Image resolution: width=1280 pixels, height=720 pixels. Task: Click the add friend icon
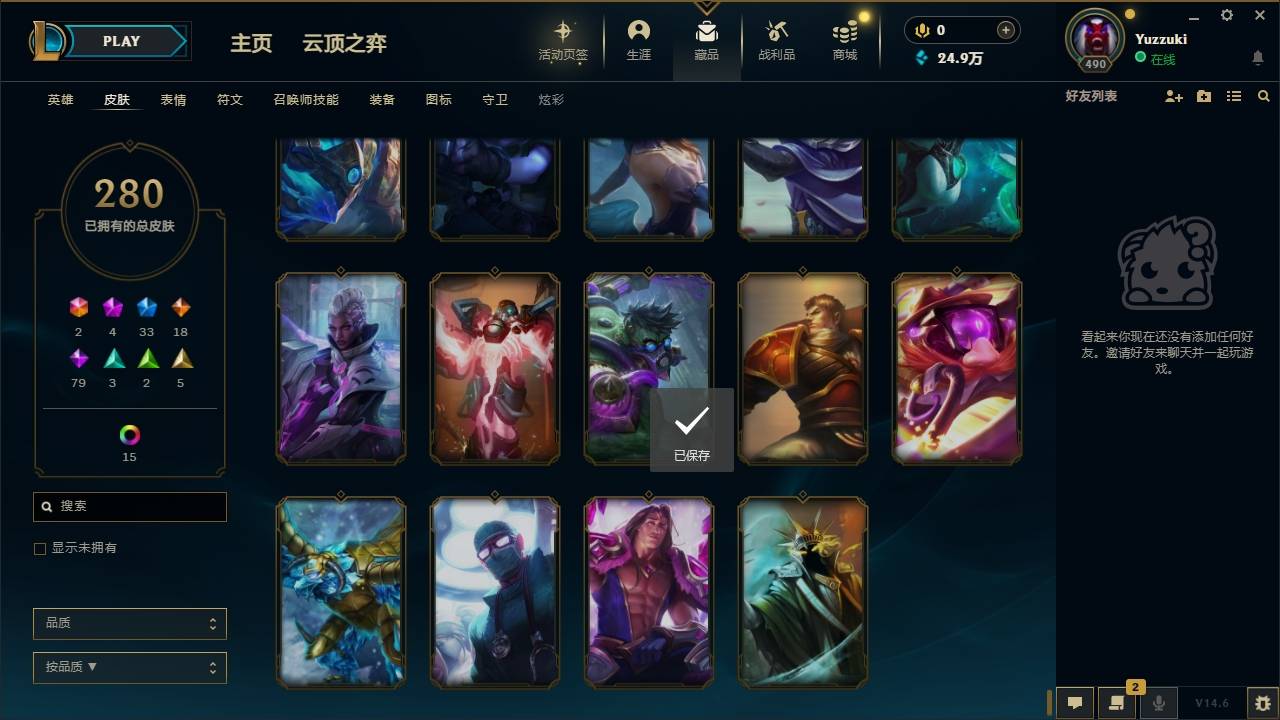point(1173,96)
